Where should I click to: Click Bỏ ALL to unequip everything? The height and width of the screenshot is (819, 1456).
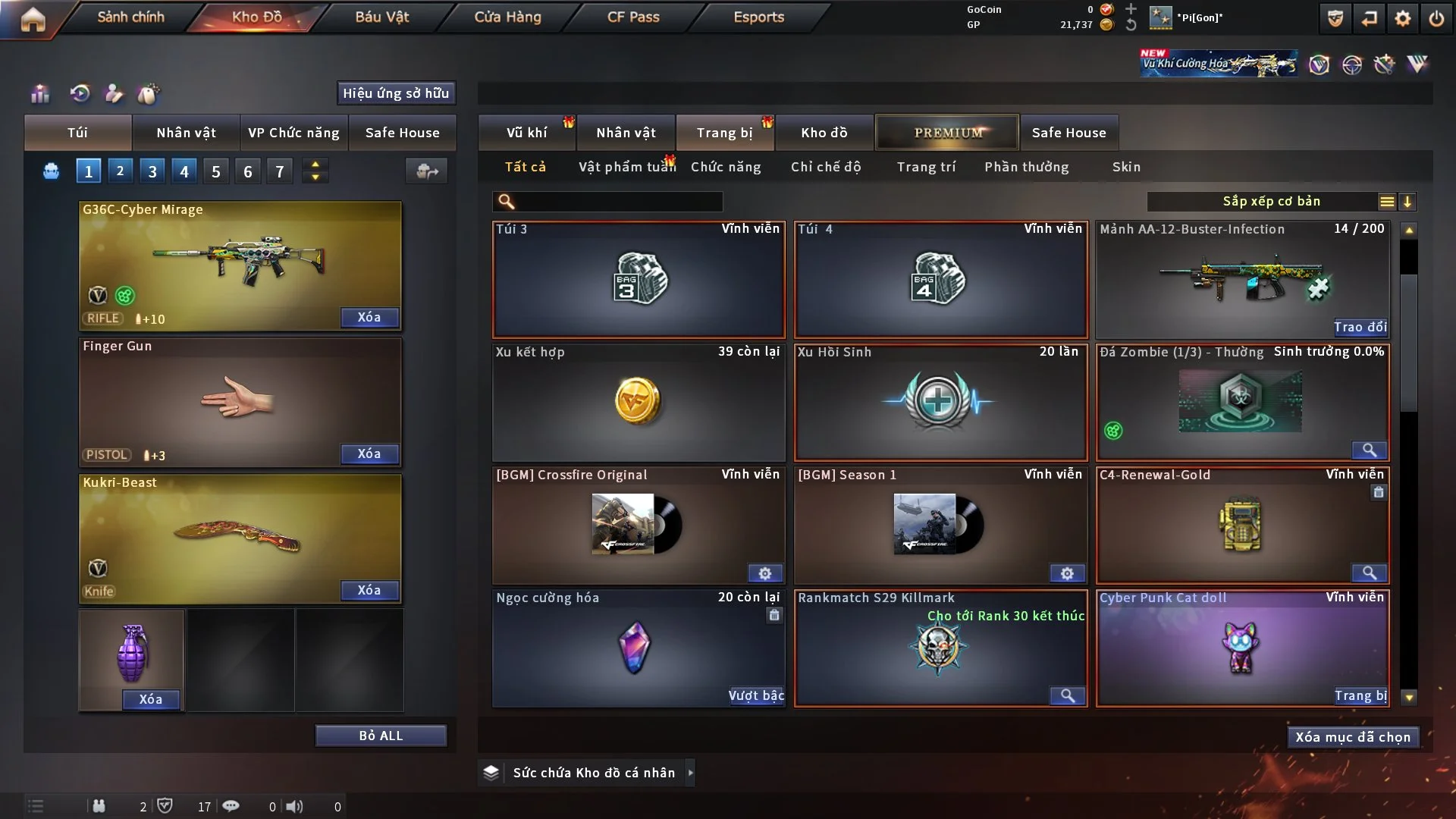(381, 736)
